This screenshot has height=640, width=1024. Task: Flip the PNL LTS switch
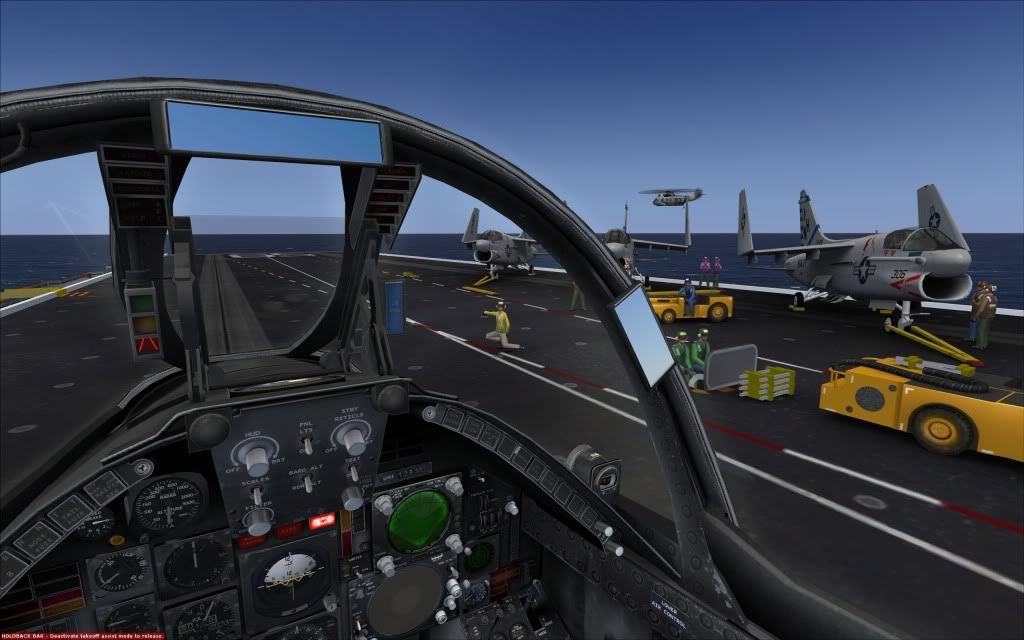pos(307,442)
